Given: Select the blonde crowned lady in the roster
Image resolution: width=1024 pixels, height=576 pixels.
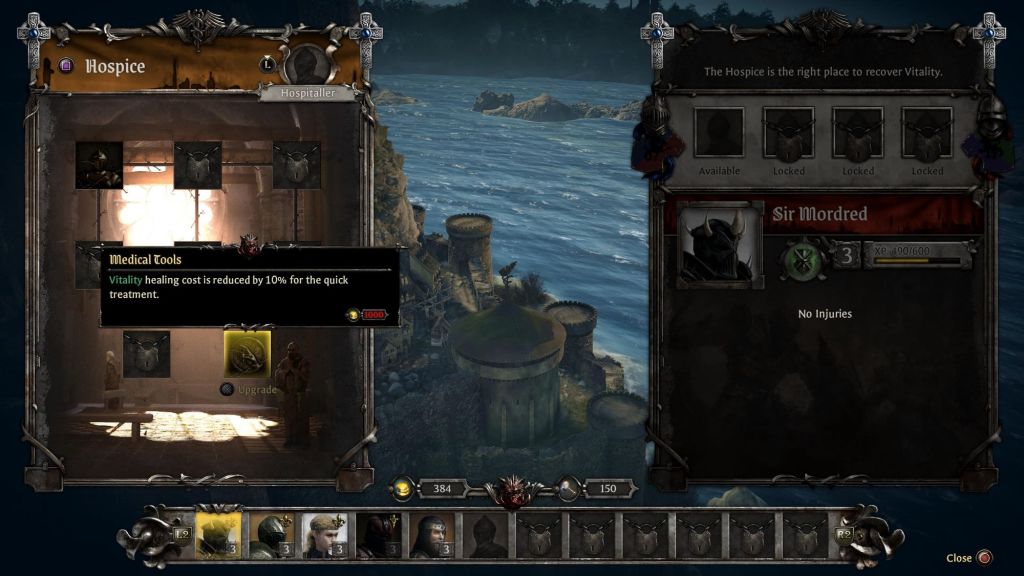Looking at the screenshot, I should (325, 536).
